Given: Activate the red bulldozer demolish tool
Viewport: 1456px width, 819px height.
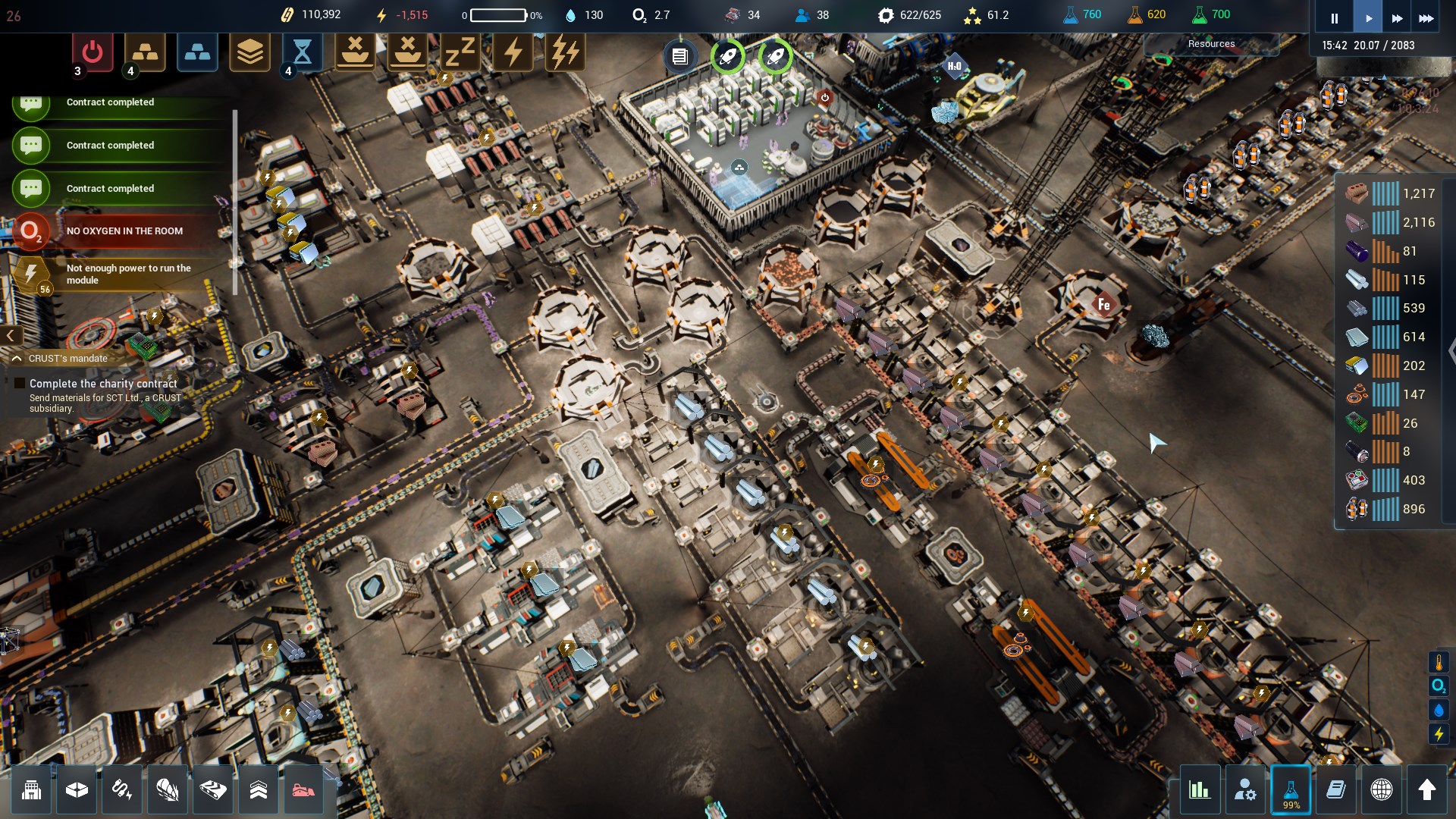Looking at the screenshot, I should (303, 790).
